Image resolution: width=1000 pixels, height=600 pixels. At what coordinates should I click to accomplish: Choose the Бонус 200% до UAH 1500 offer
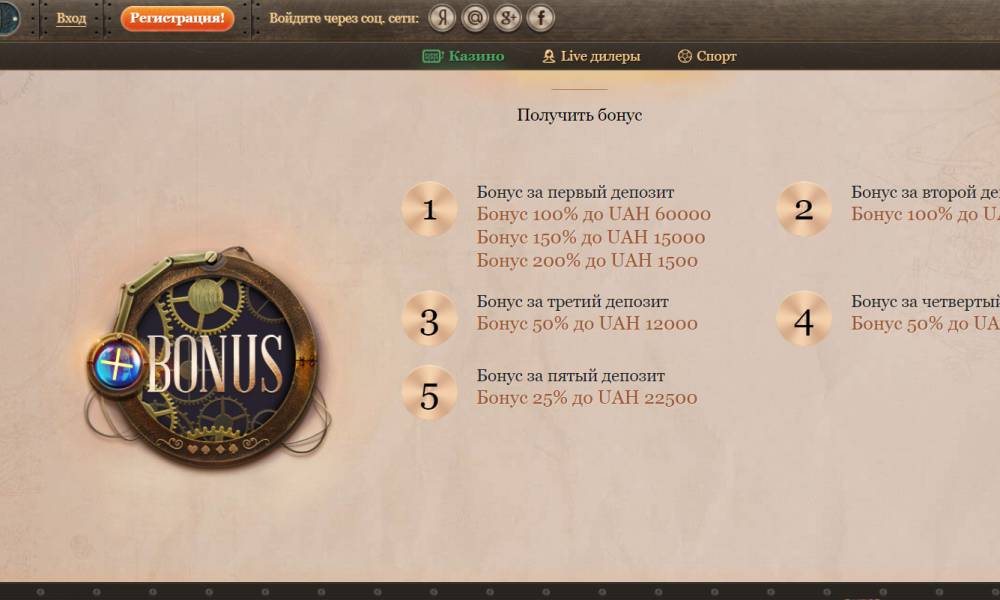tap(587, 261)
